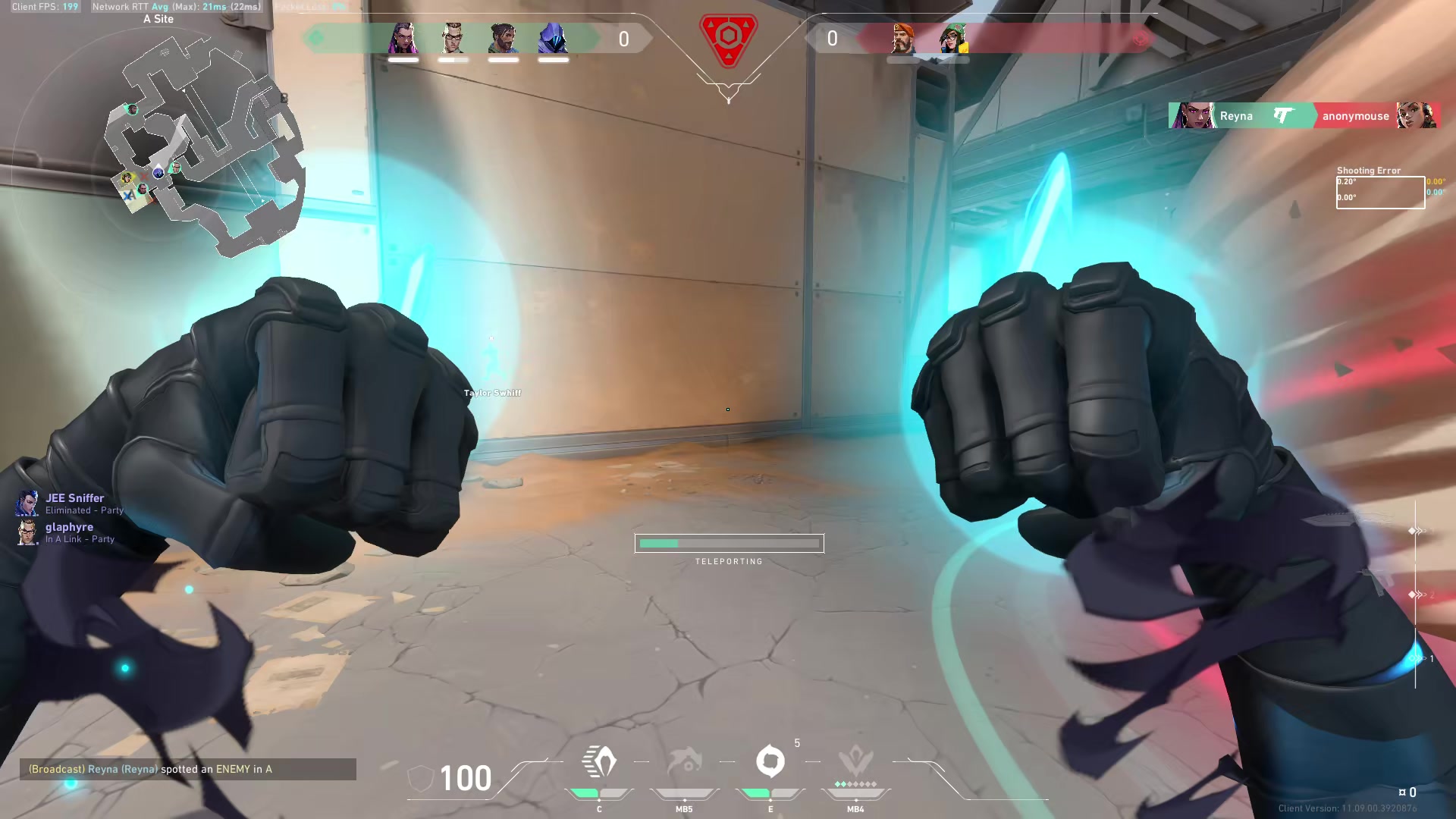Open the Reyna versus anonymouse kill feed entry
The image size is (1456, 819).
pyautogui.click(x=1304, y=116)
